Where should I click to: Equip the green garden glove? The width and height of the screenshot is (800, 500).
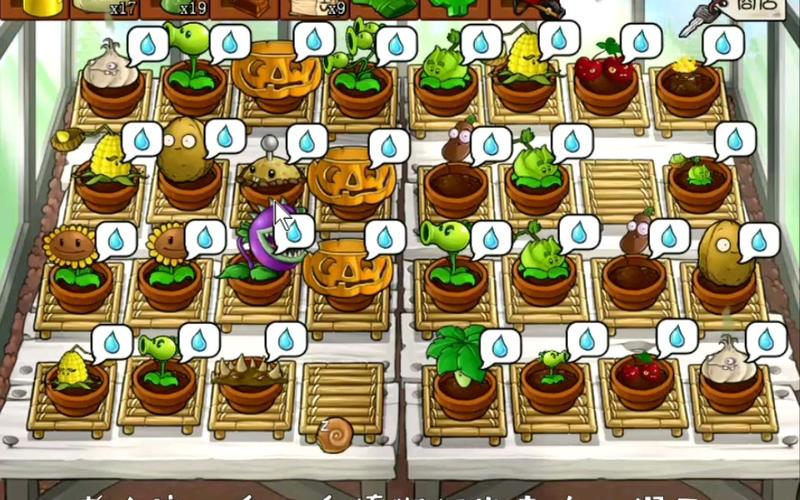tap(385, 8)
